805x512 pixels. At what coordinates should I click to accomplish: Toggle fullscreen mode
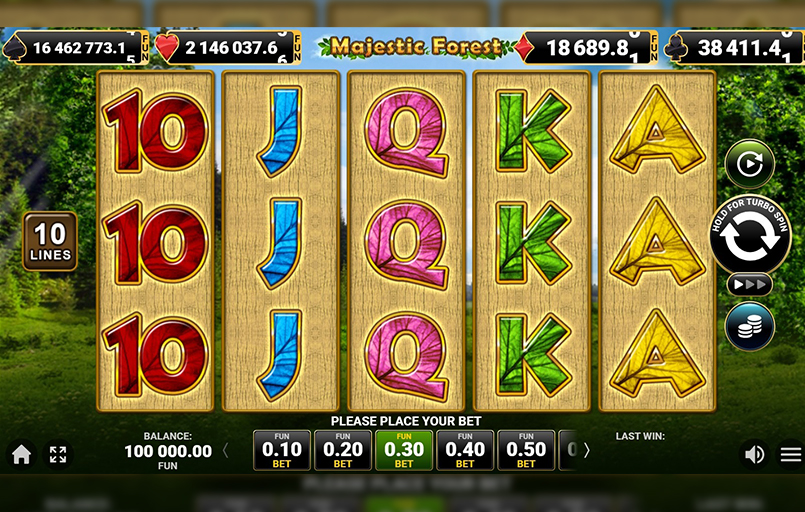coord(58,455)
